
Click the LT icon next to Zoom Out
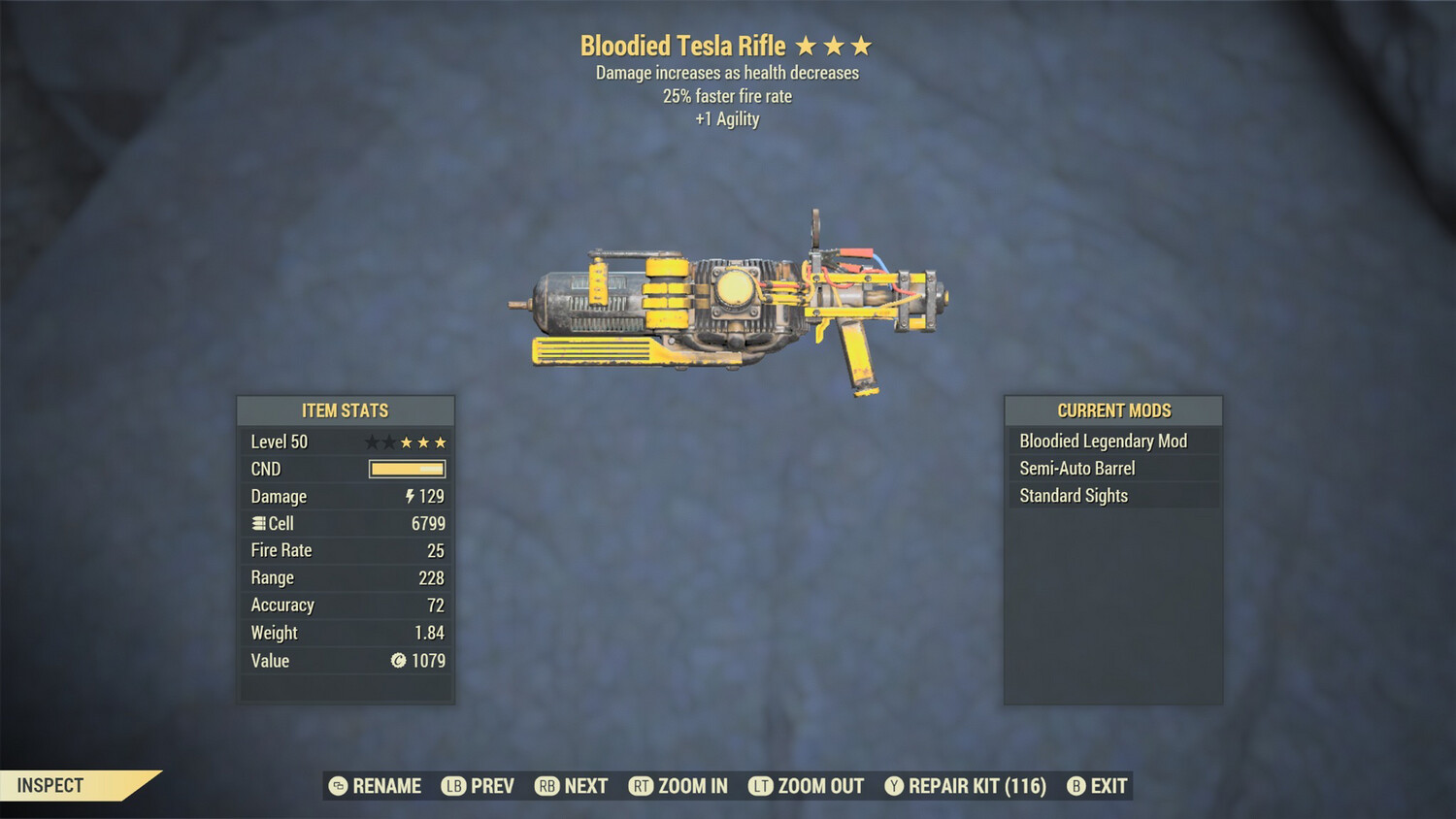click(762, 786)
